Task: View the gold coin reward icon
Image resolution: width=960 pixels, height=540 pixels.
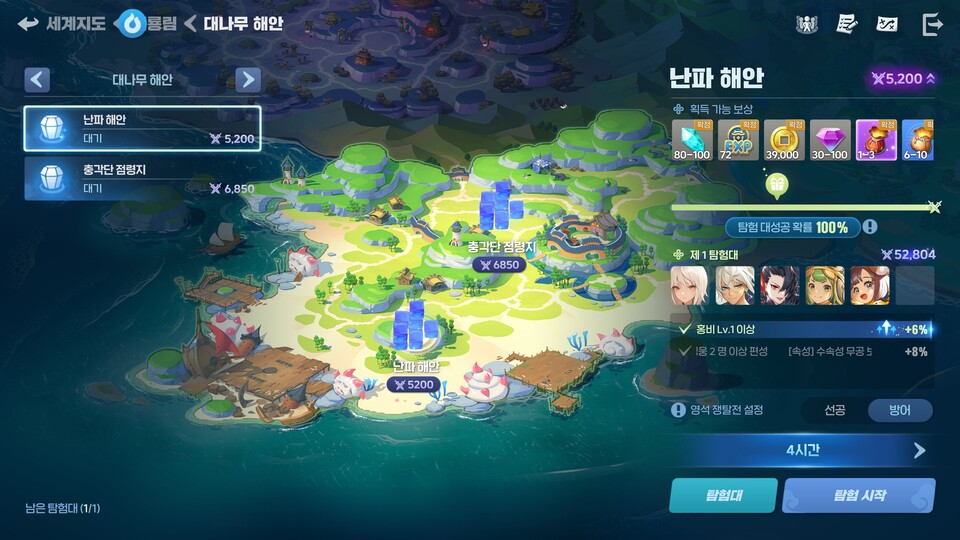Action: tap(783, 140)
